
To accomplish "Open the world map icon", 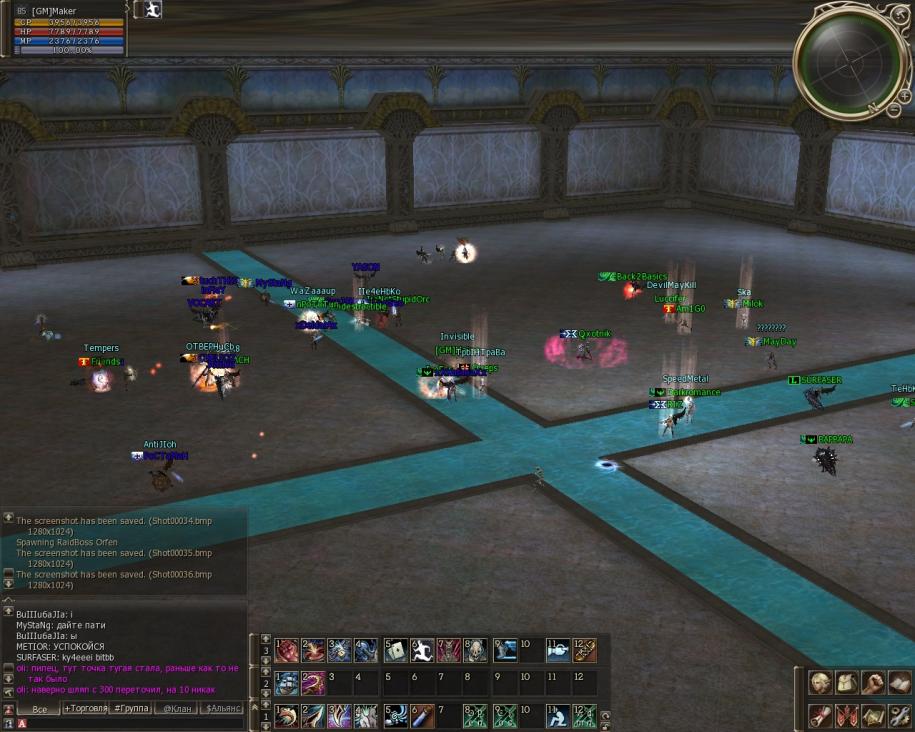I will (x=872, y=716).
